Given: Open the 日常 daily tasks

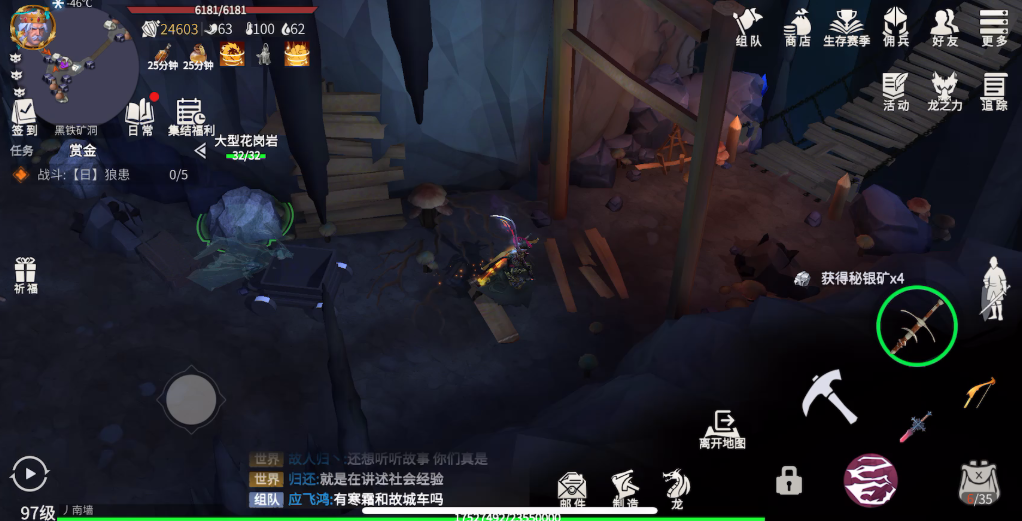Looking at the screenshot, I should [140, 117].
